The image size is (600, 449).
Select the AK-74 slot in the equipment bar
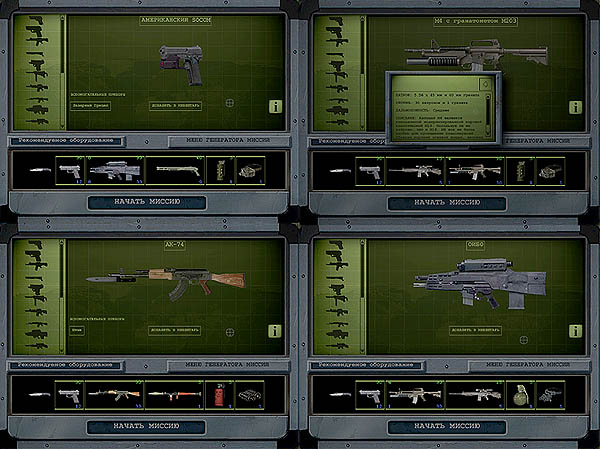(x=114, y=395)
